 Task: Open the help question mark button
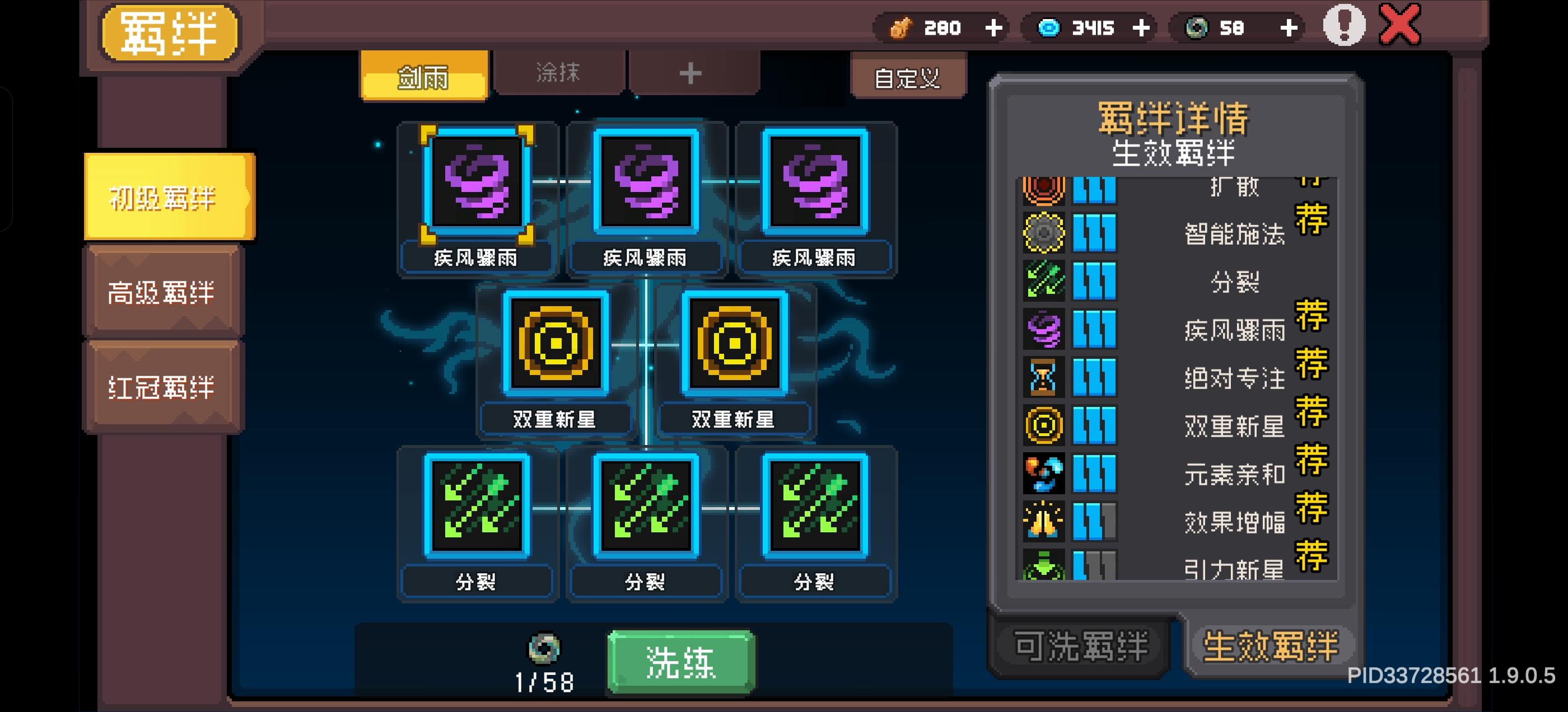pyautogui.click(x=1345, y=27)
